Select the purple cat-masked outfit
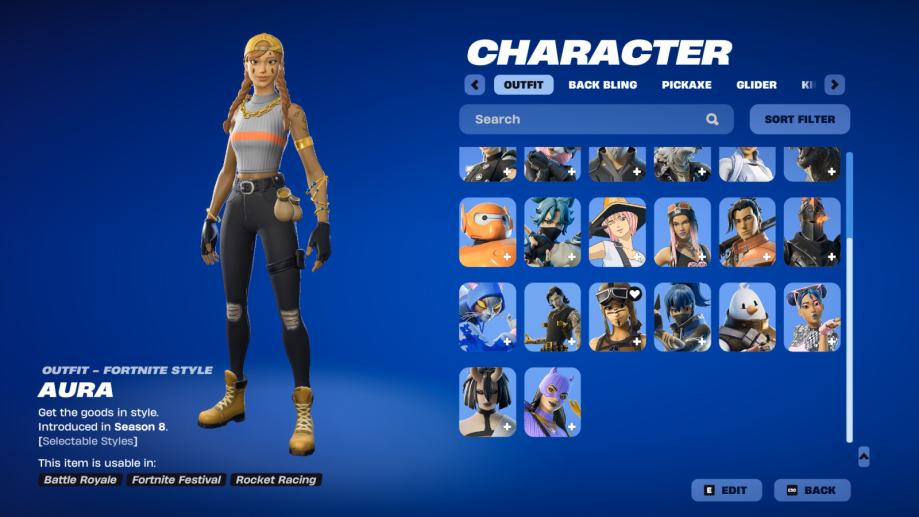 (552, 402)
